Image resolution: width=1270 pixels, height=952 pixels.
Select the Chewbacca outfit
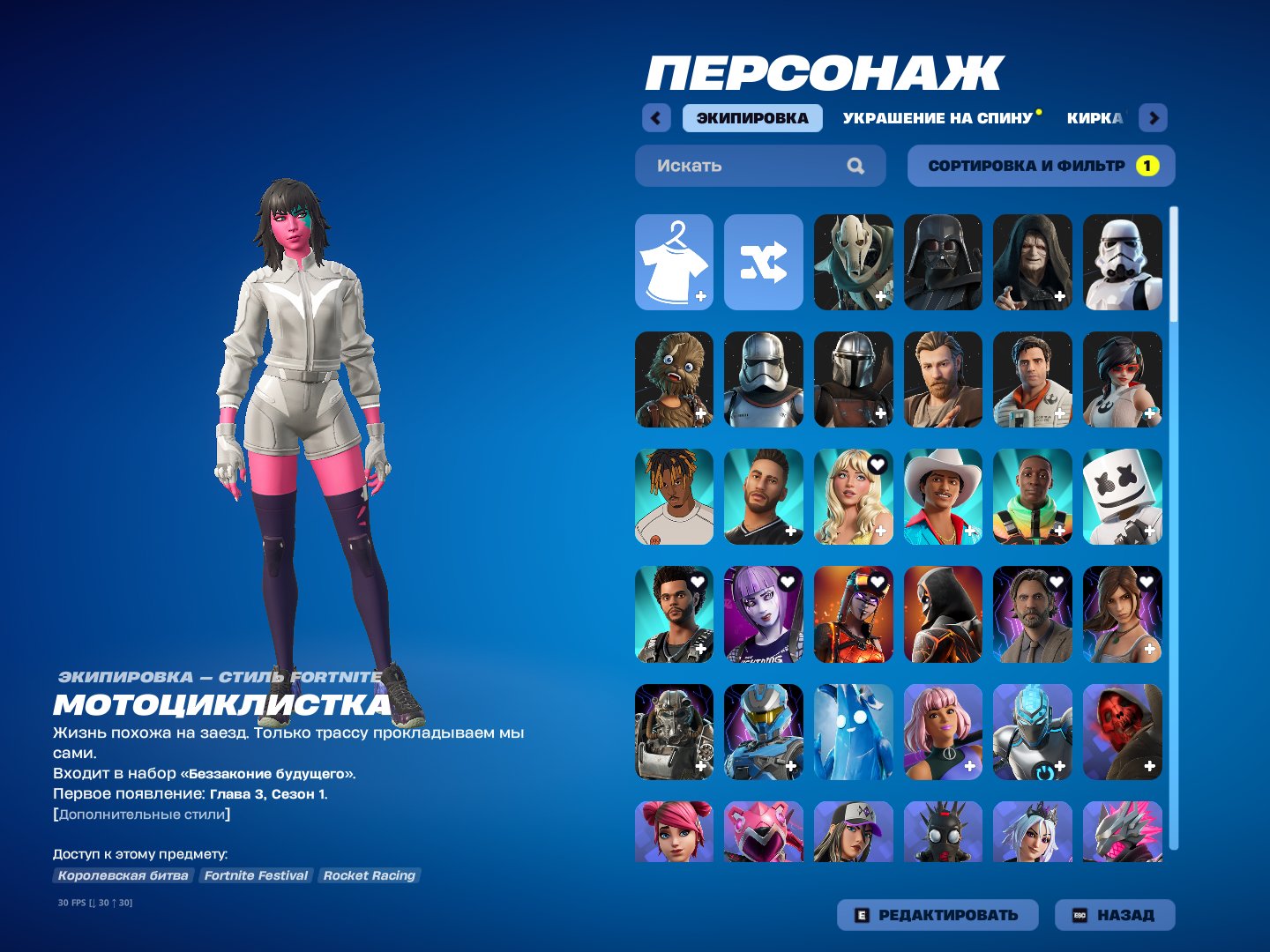click(x=673, y=380)
